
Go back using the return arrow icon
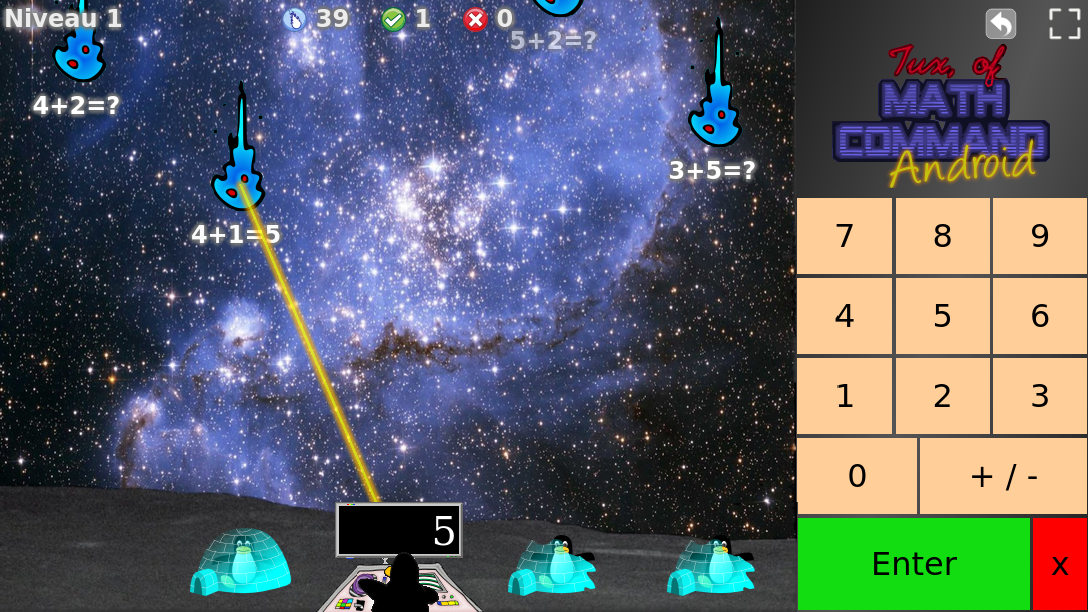1001,24
